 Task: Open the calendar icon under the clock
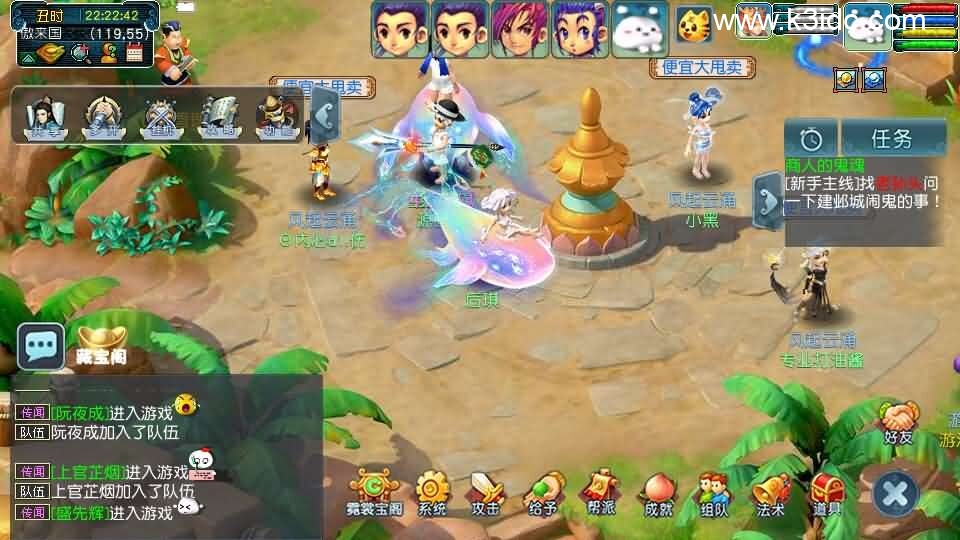[x=134, y=52]
